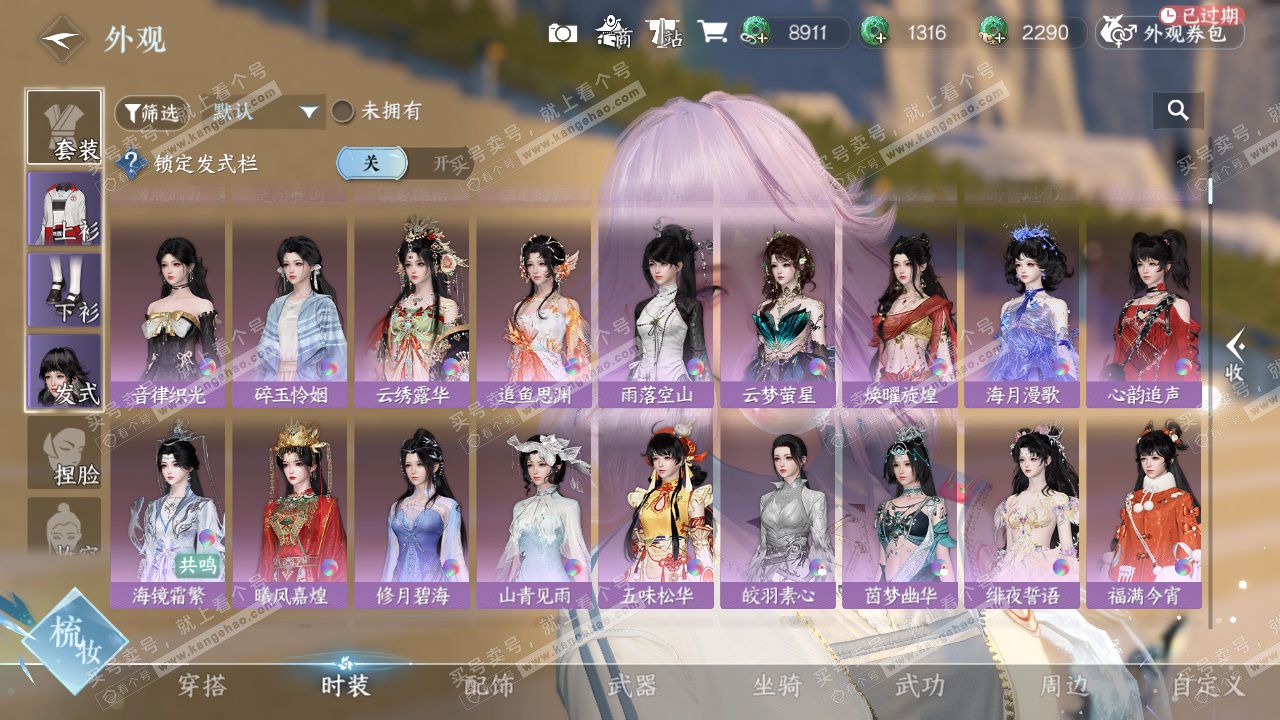The width and height of the screenshot is (1280, 720).
Task: Open the camera photo mode icon
Action: pyautogui.click(x=563, y=33)
